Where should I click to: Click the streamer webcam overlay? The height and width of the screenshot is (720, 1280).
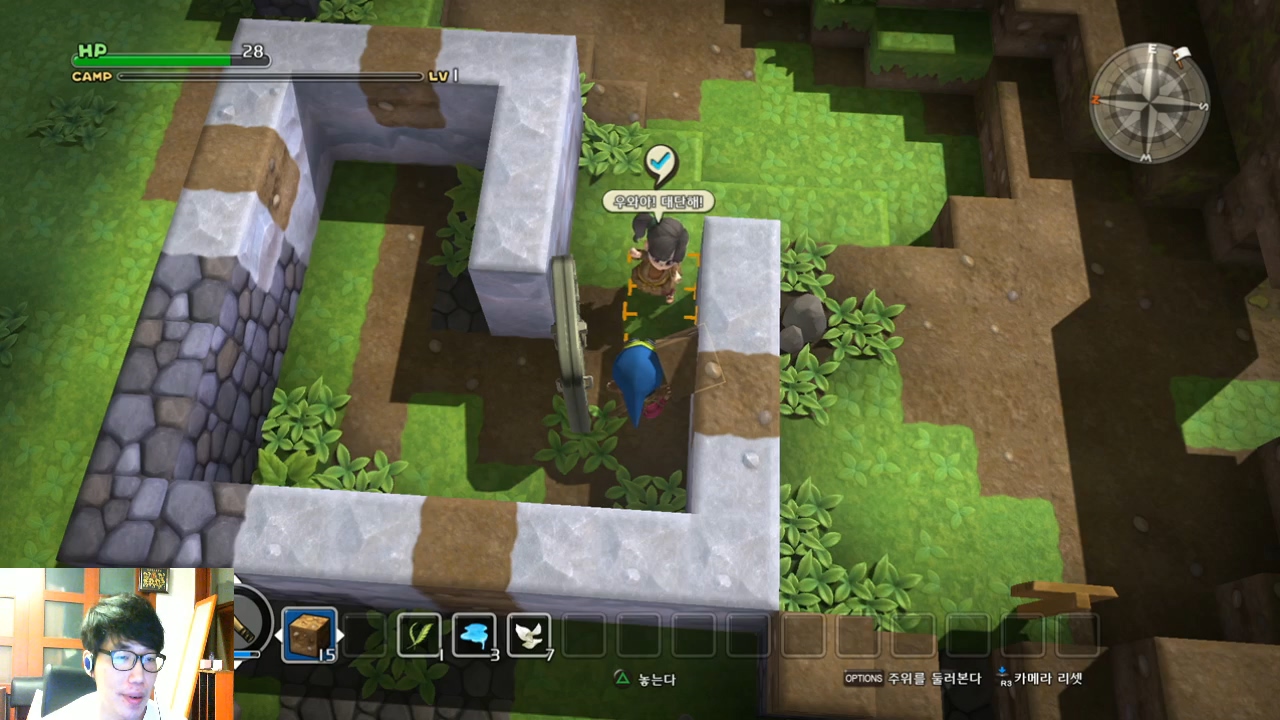(116, 644)
